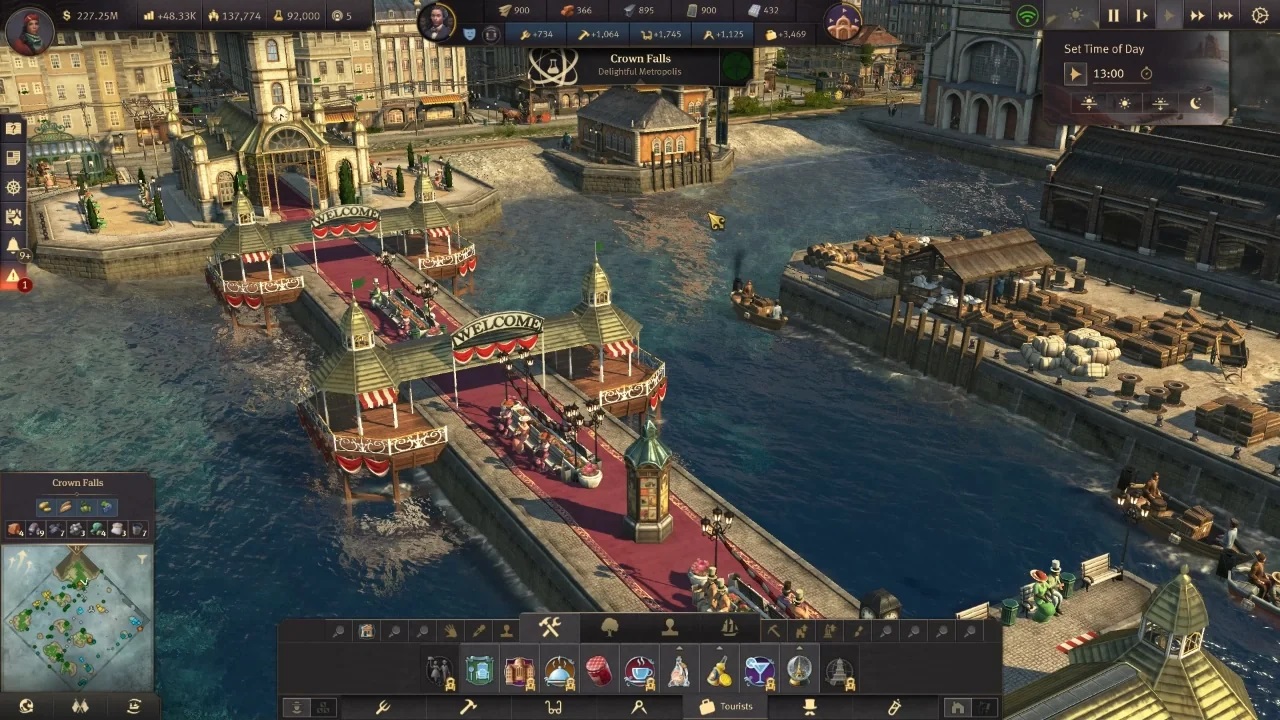Select the farmer pitchfork population tier
This screenshot has width=1280, height=720.
coord(382,707)
